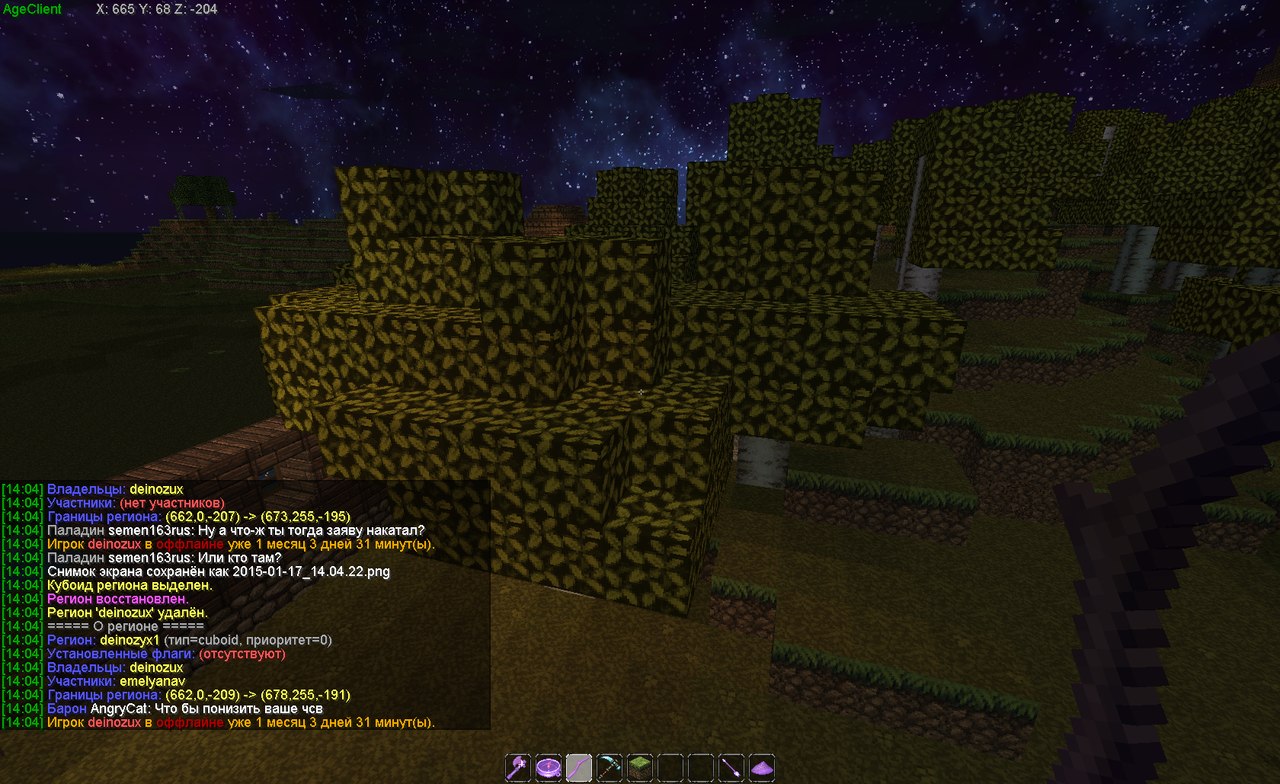
Task: Select the grass block hotbar slot
Action: pyautogui.click(x=640, y=768)
